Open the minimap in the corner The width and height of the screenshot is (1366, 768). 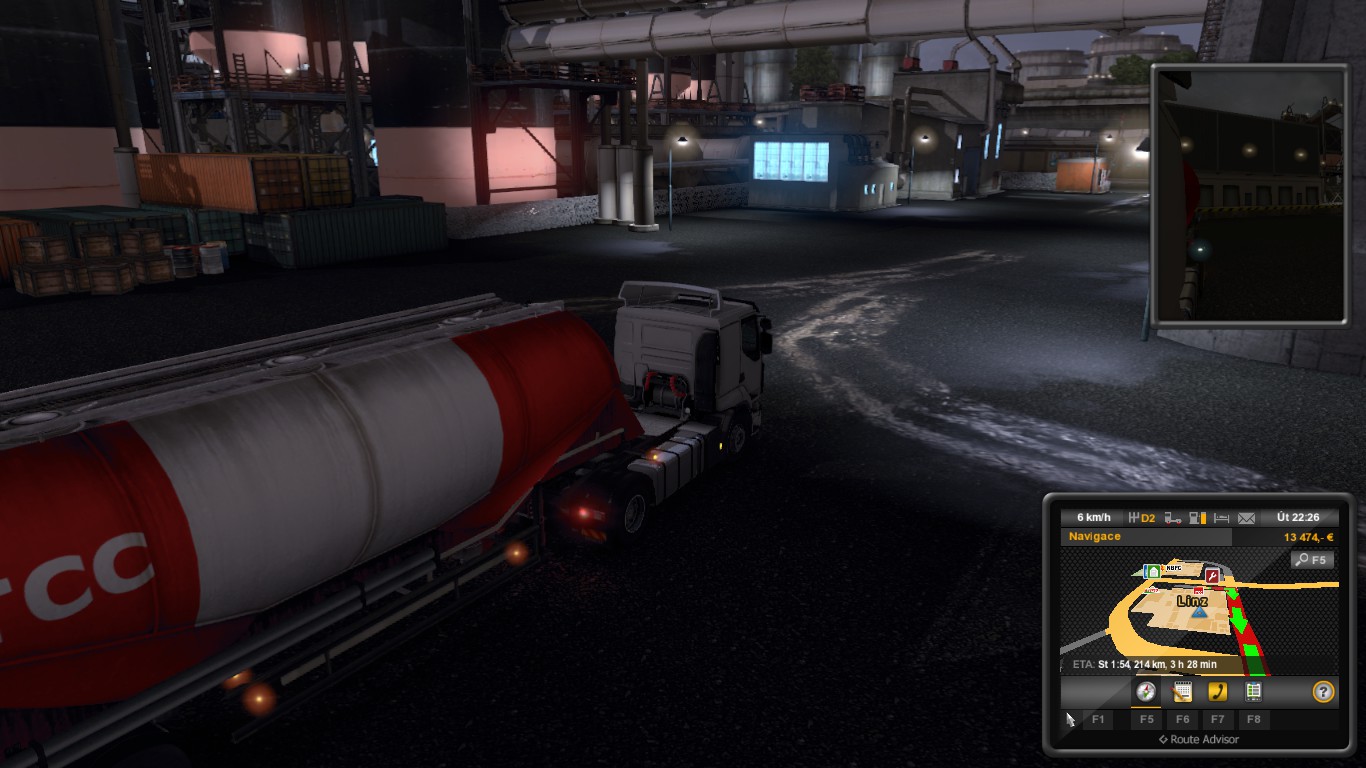click(x=1252, y=200)
